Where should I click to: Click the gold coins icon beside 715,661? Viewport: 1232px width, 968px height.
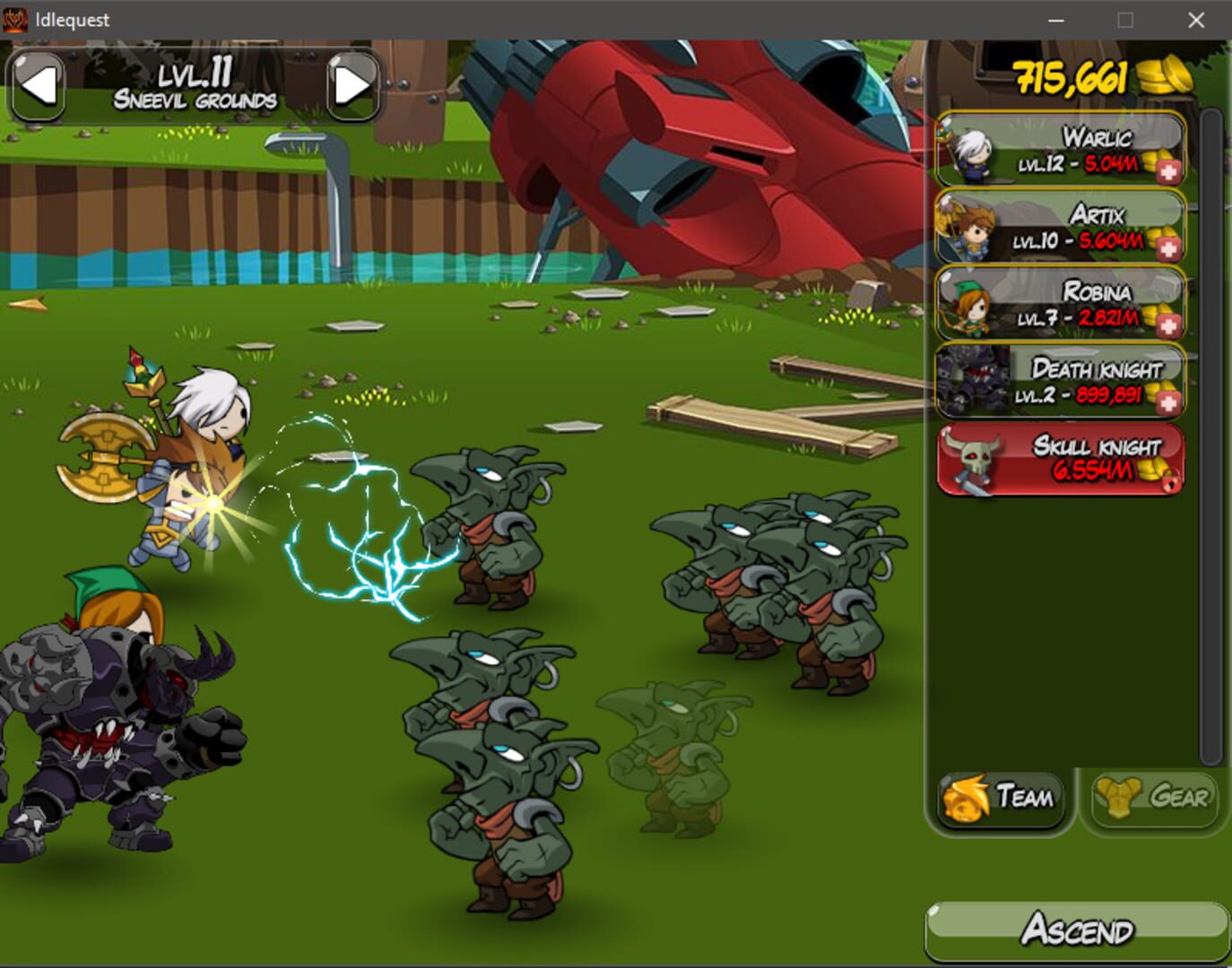coord(1163,76)
